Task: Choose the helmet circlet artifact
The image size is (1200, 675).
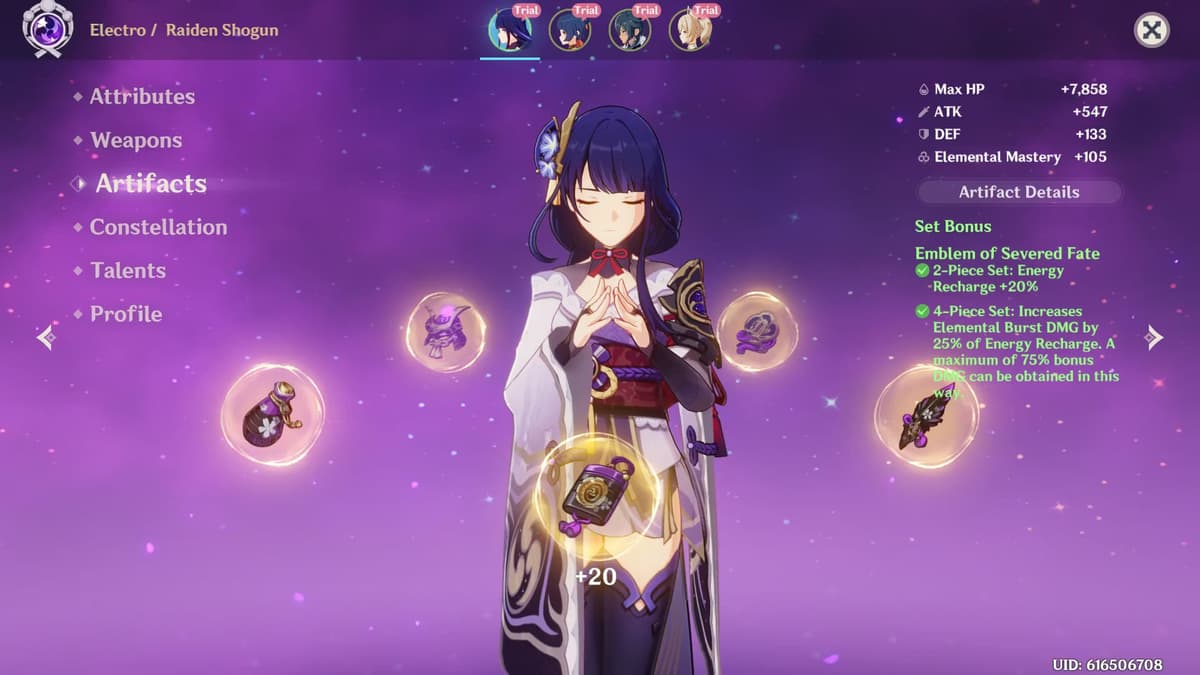Action: pyautogui.click(x=446, y=332)
